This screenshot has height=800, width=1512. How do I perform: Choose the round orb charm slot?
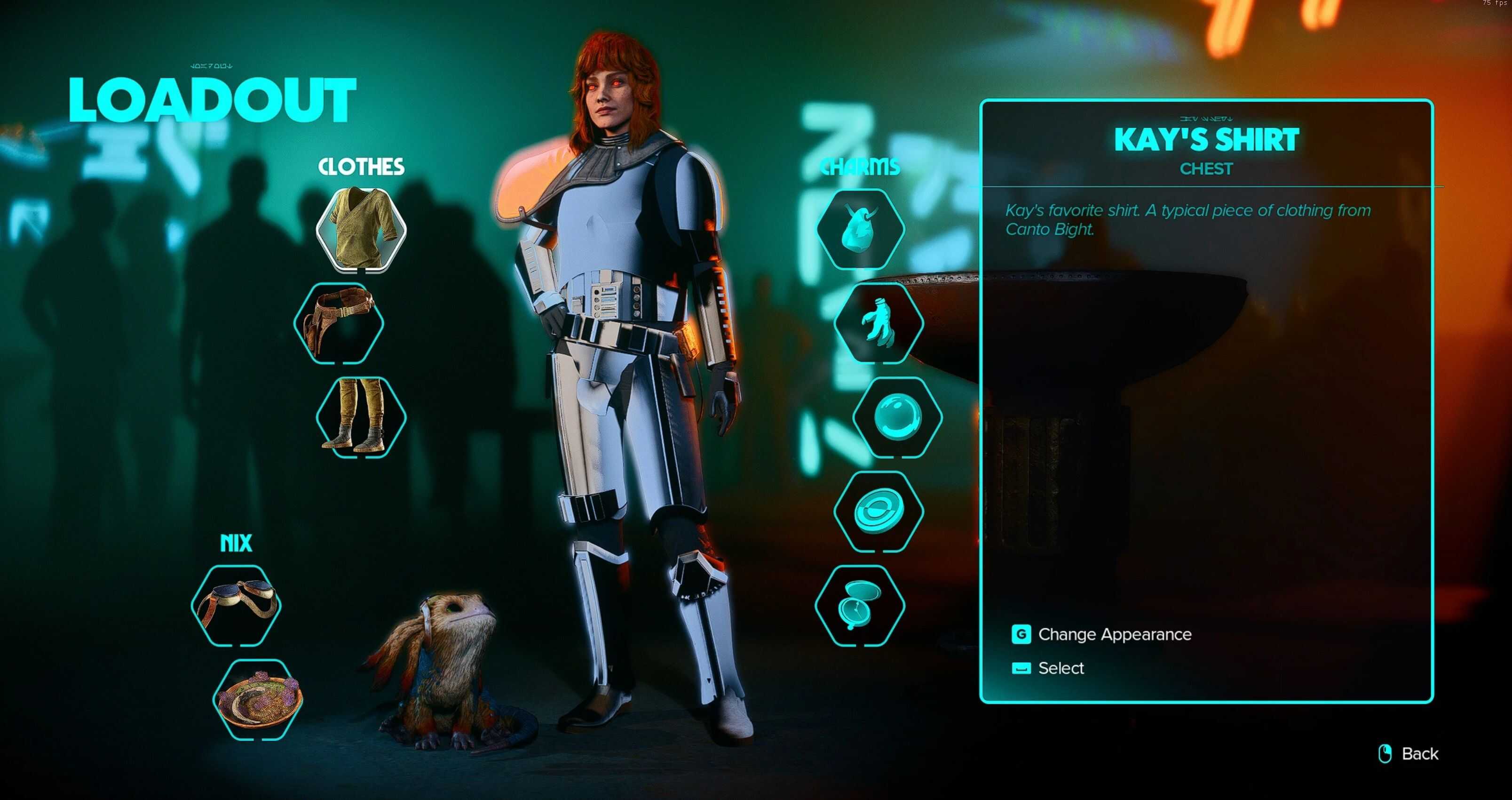coord(897,417)
